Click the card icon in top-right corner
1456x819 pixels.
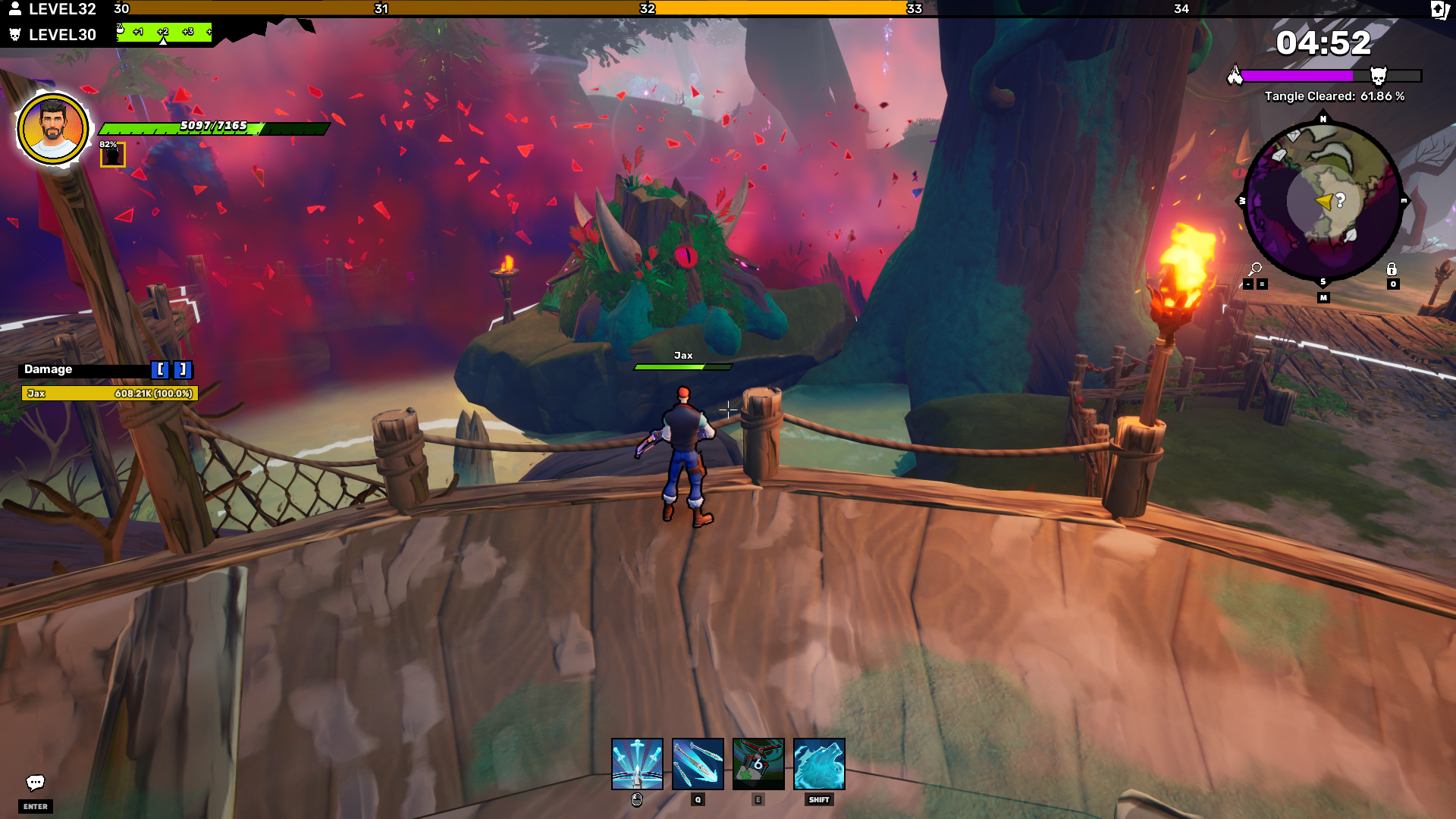(x=1439, y=10)
